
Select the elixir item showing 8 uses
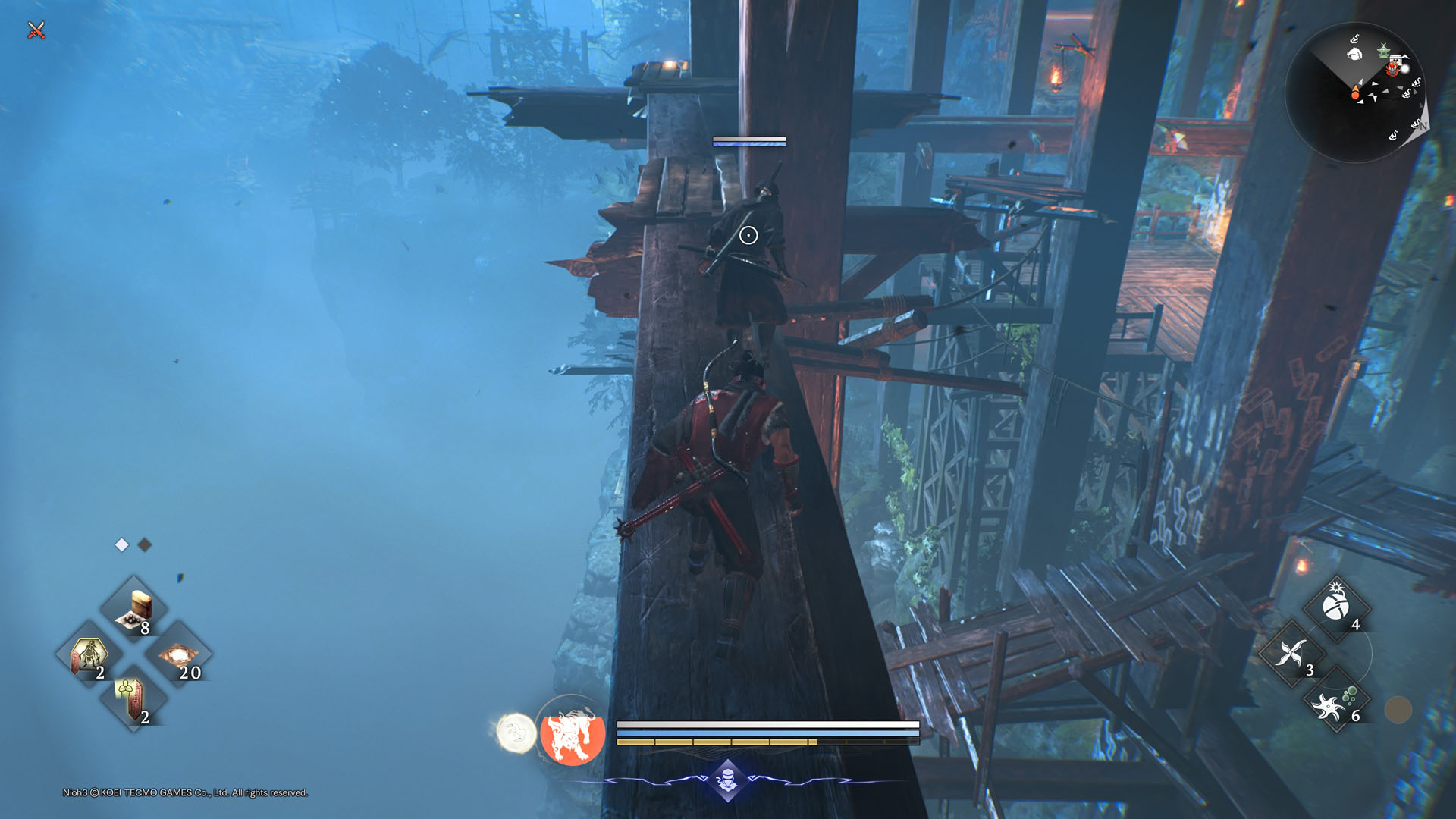click(133, 608)
